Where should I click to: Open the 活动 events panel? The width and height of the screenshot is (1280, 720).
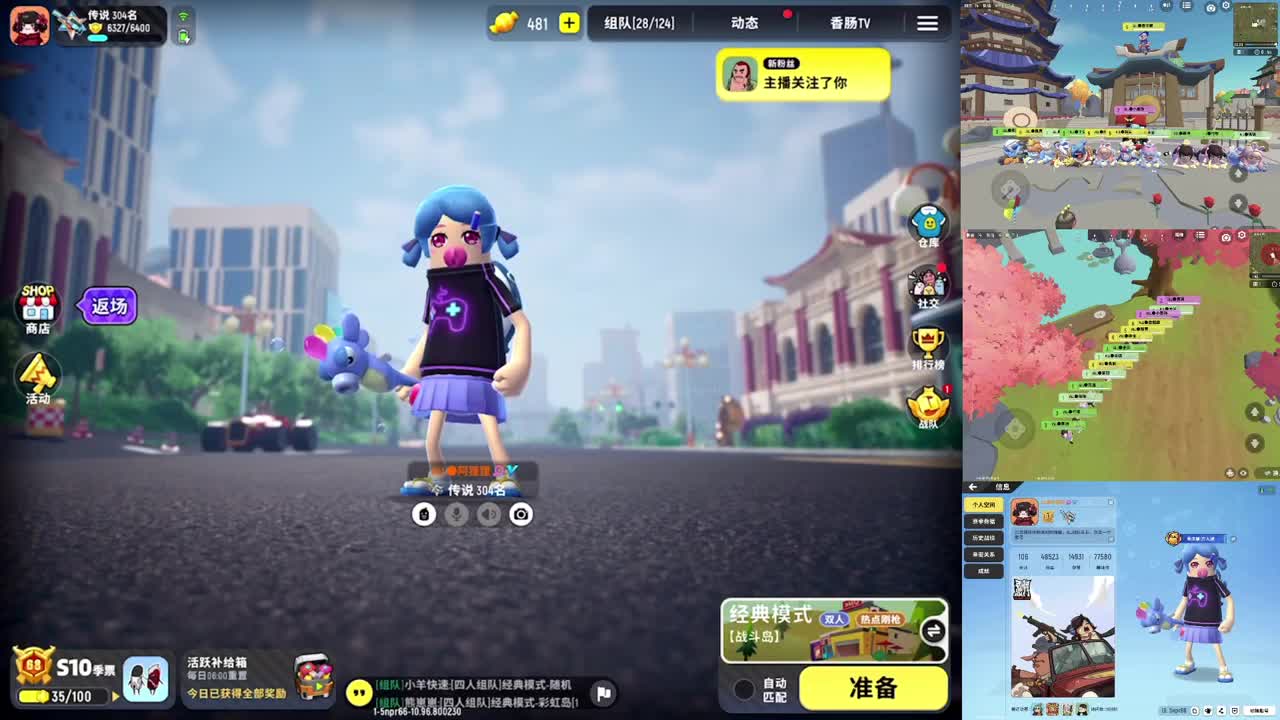(x=38, y=378)
